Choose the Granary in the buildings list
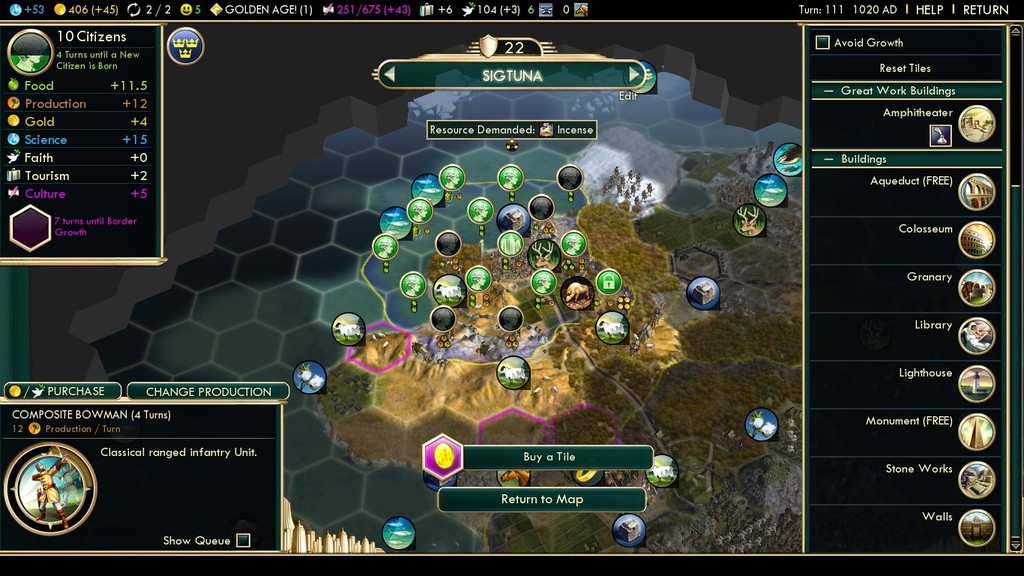The height and width of the screenshot is (576, 1024). [x=976, y=288]
